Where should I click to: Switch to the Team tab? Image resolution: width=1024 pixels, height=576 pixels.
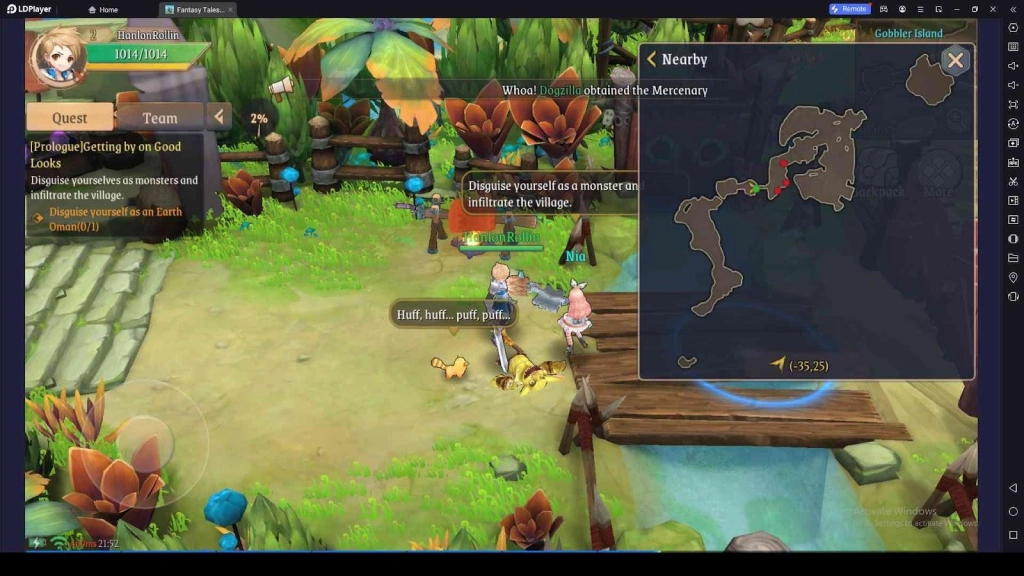(159, 117)
